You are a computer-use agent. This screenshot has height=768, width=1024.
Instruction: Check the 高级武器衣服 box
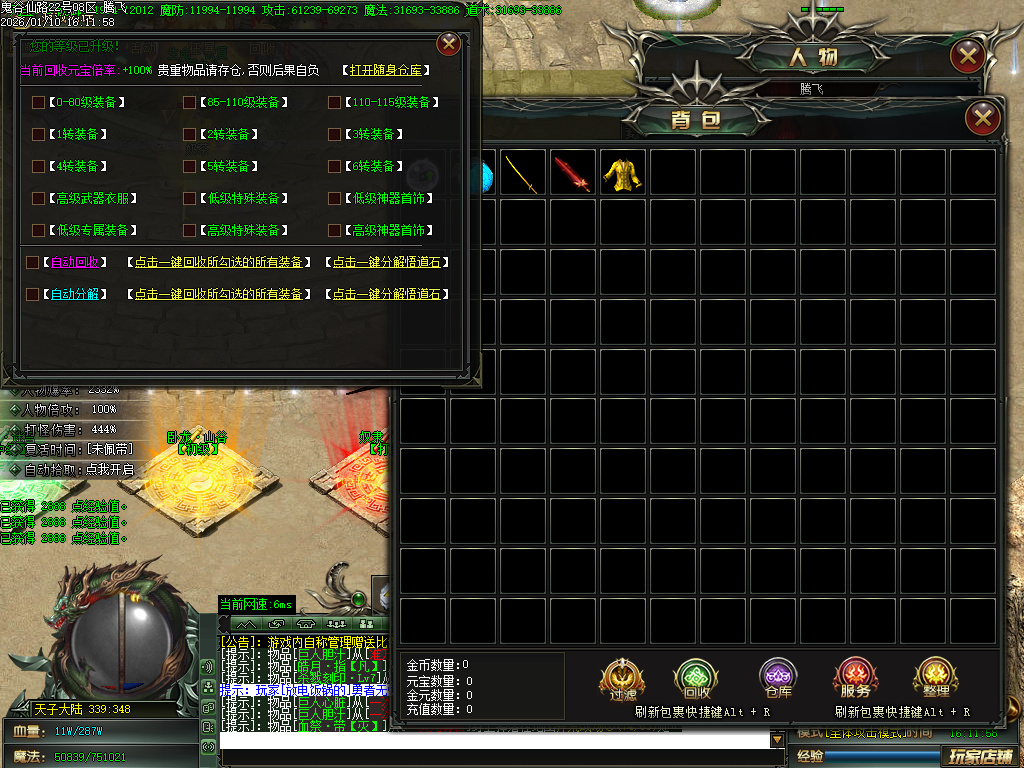tap(39, 198)
